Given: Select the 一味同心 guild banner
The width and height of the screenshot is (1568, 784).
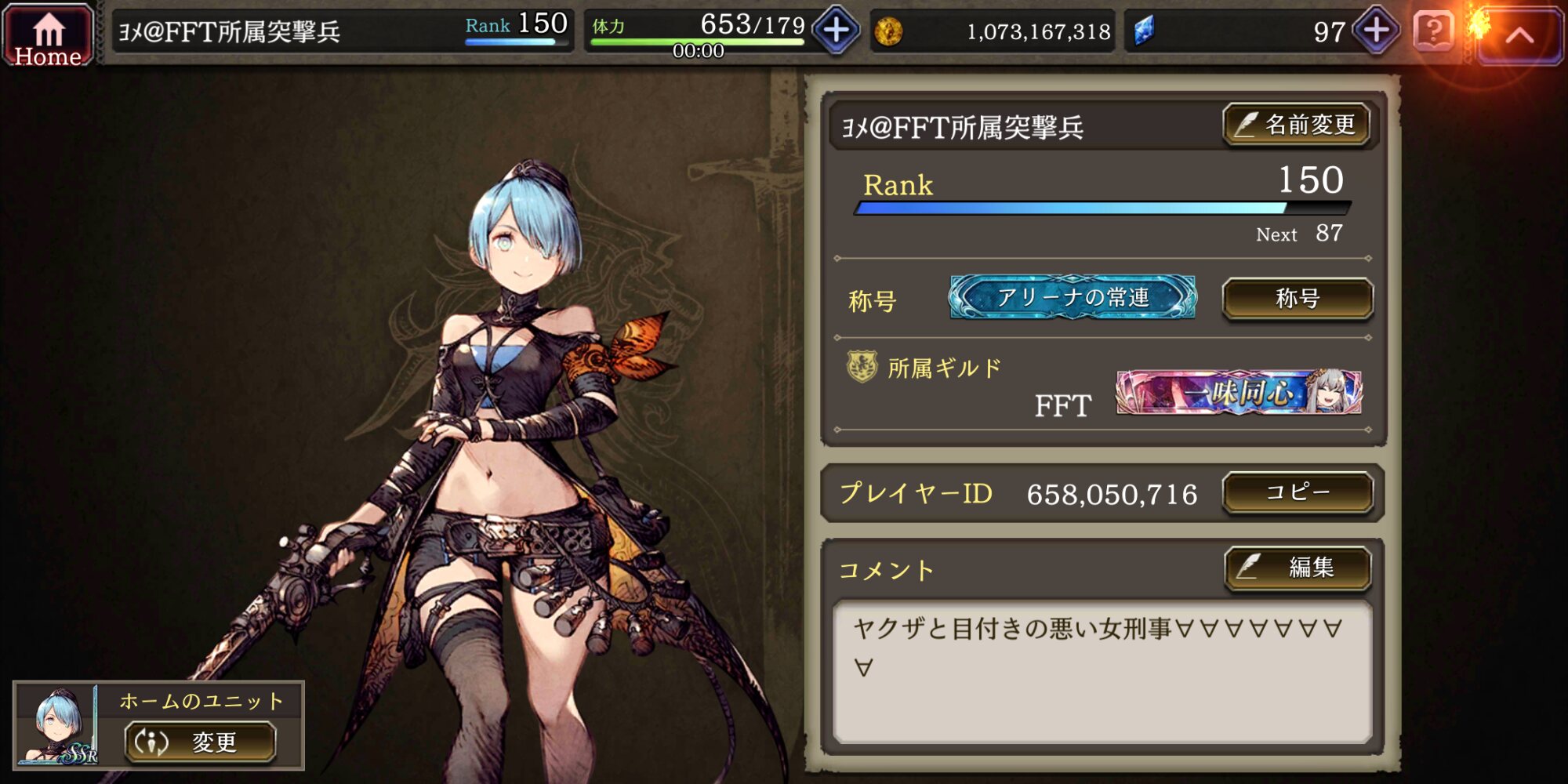Looking at the screenshot, I should tap(1239, 392).
